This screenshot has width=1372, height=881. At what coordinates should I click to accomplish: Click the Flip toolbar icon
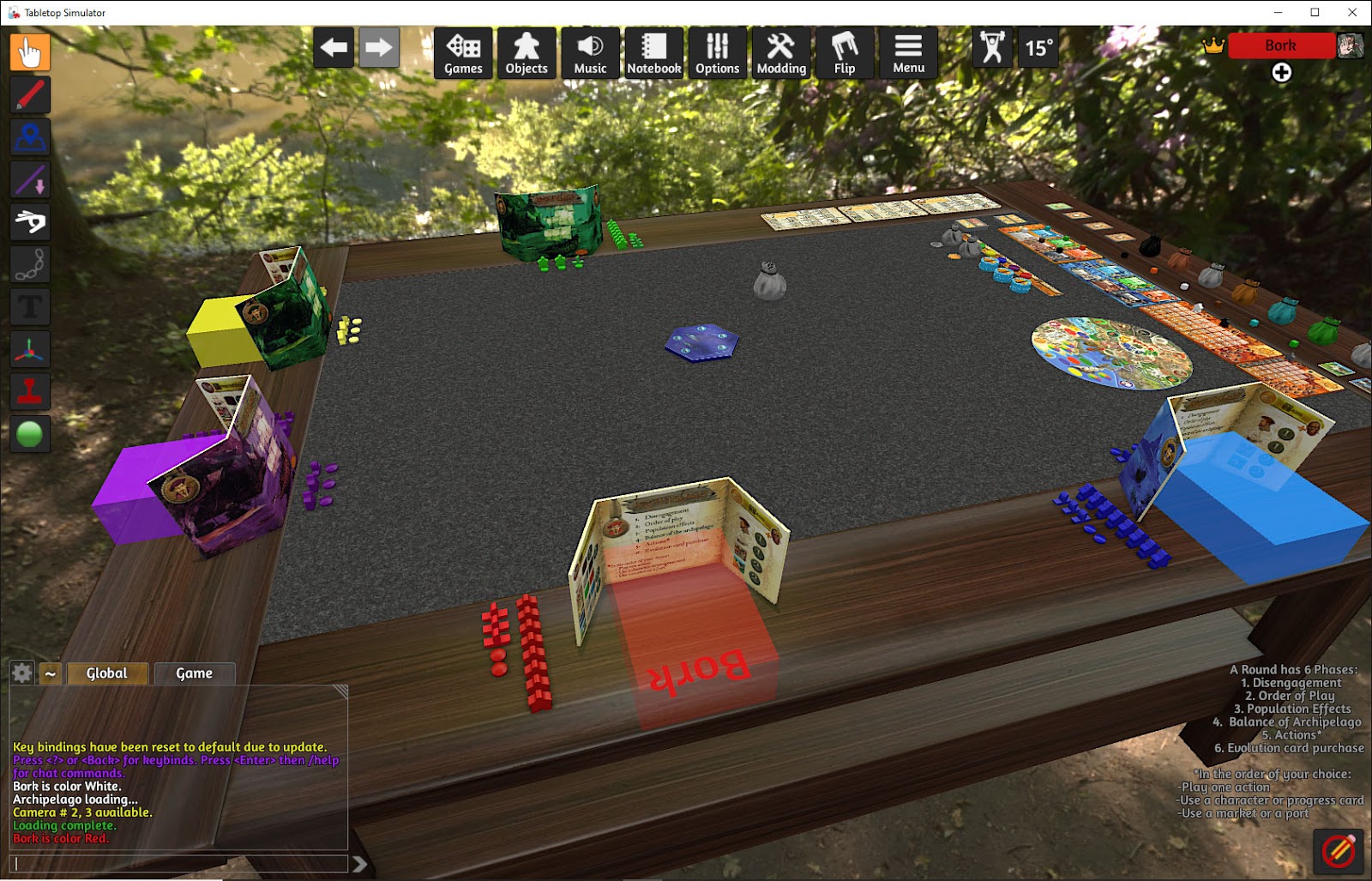tap(845, 53)
